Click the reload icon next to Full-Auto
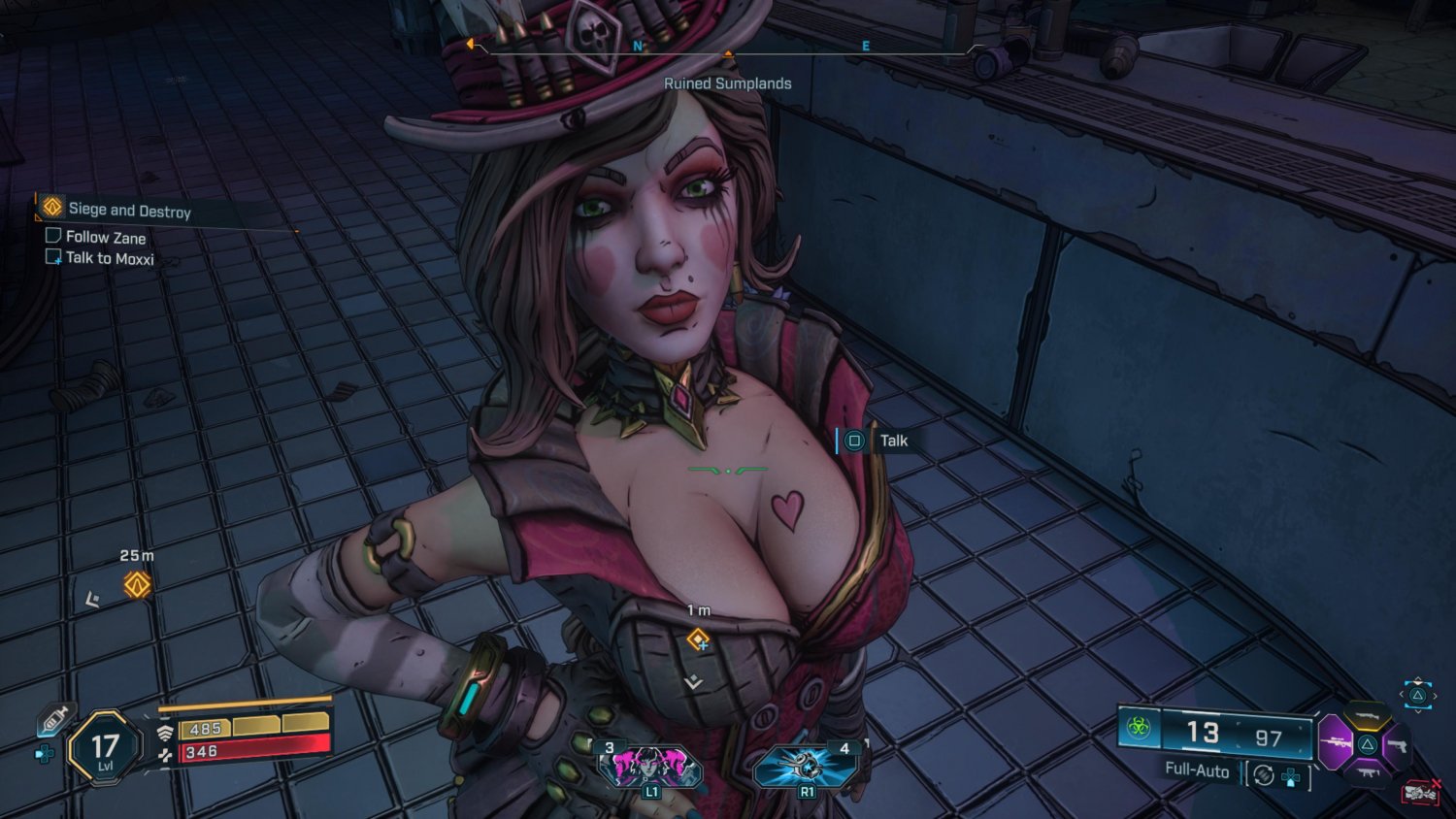 tap(1262, 774)
